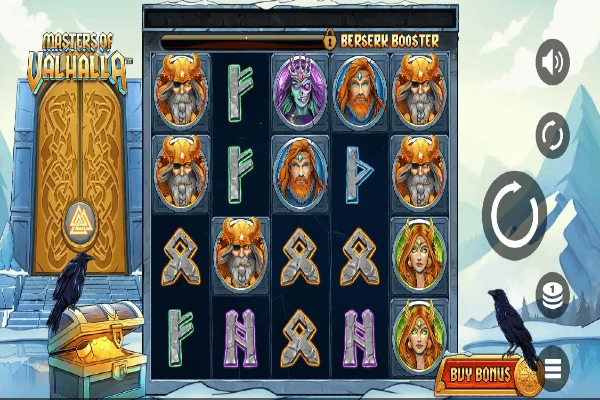Open bet settings via coin stack icon
The image size is (600, 400).
pyautogui.click(x=552, y=294)
